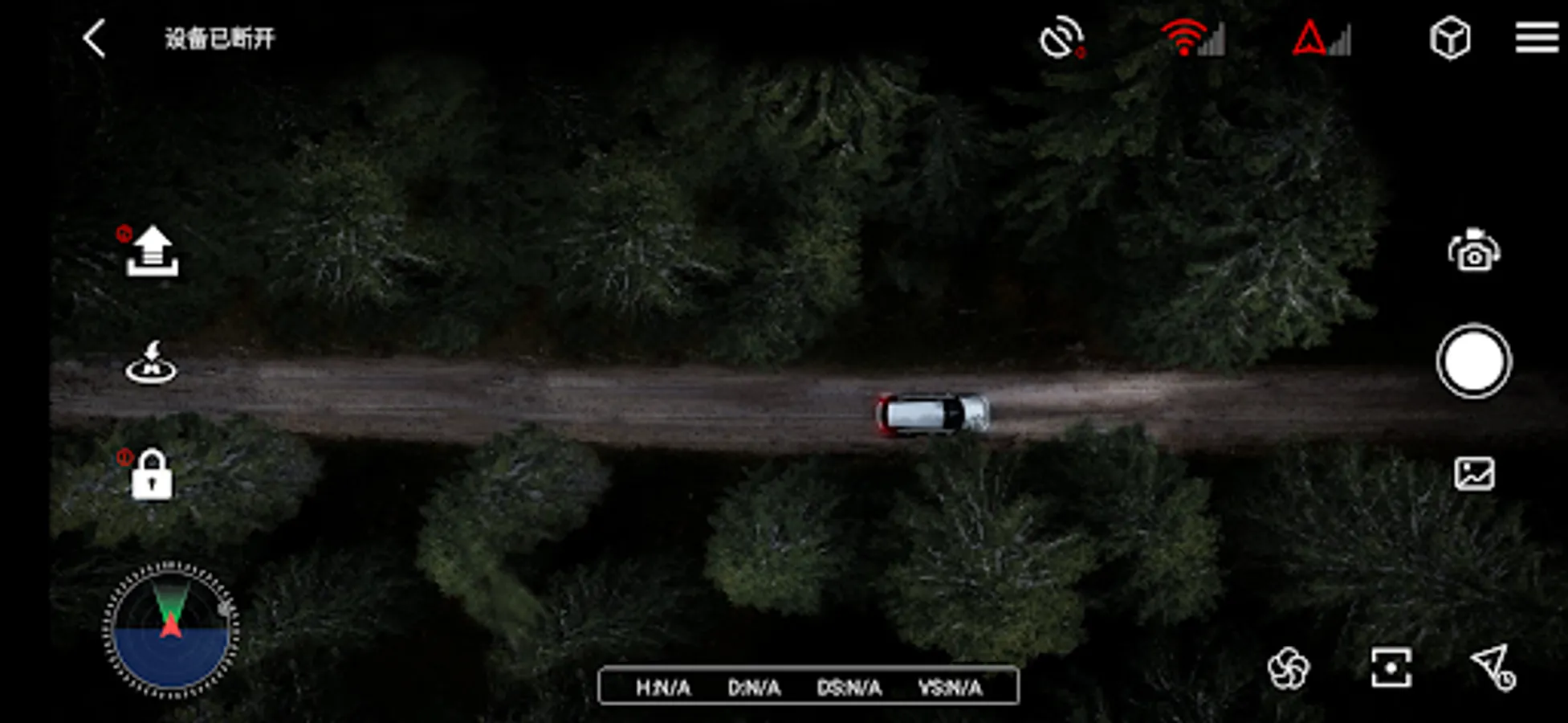The image size is (1568, 723).
Task: Tap the 3D cube icon
Action: pyautogui.click(x=1450, y=39)
